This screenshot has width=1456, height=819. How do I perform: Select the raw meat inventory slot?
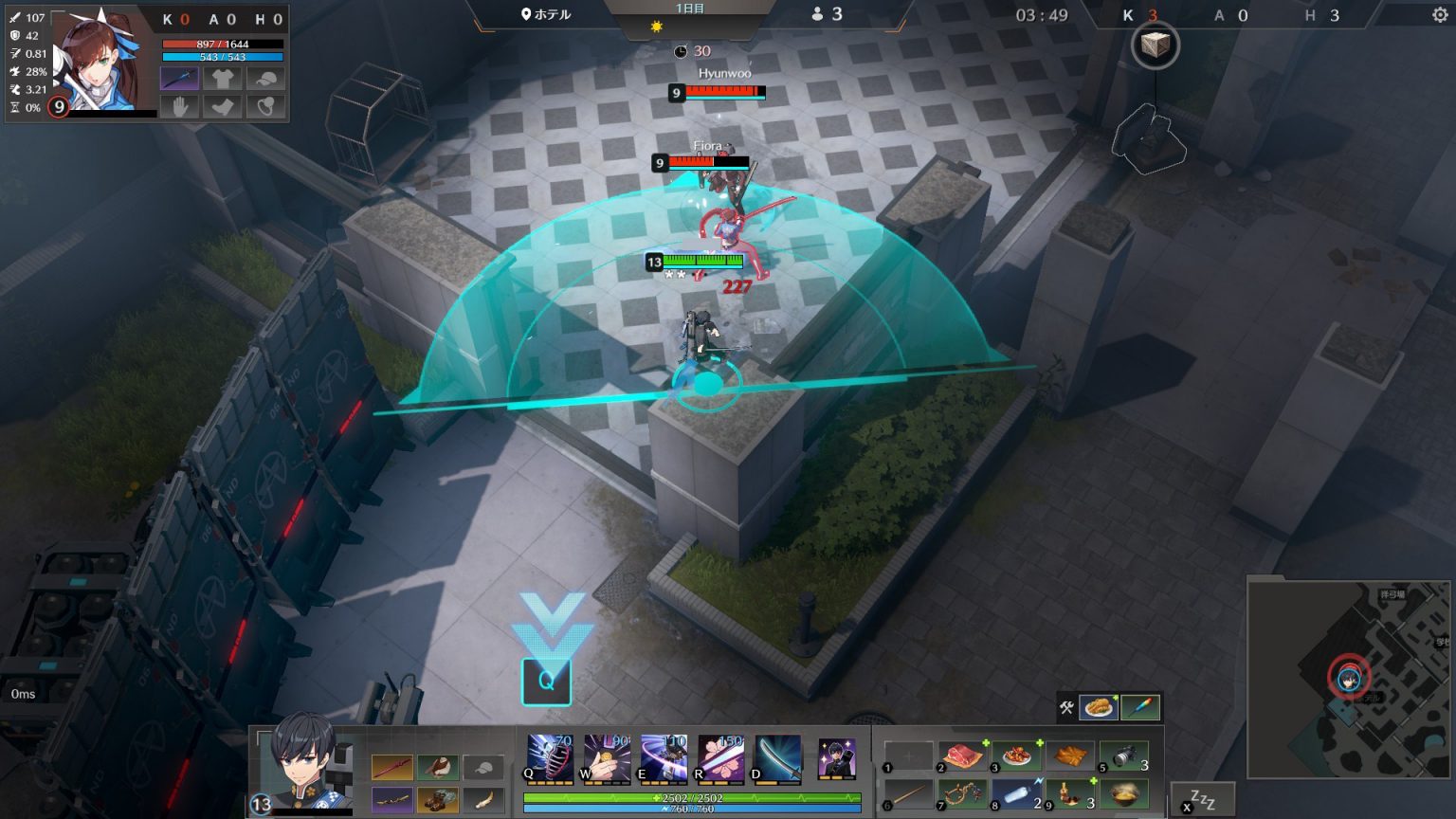click(961, 756)
